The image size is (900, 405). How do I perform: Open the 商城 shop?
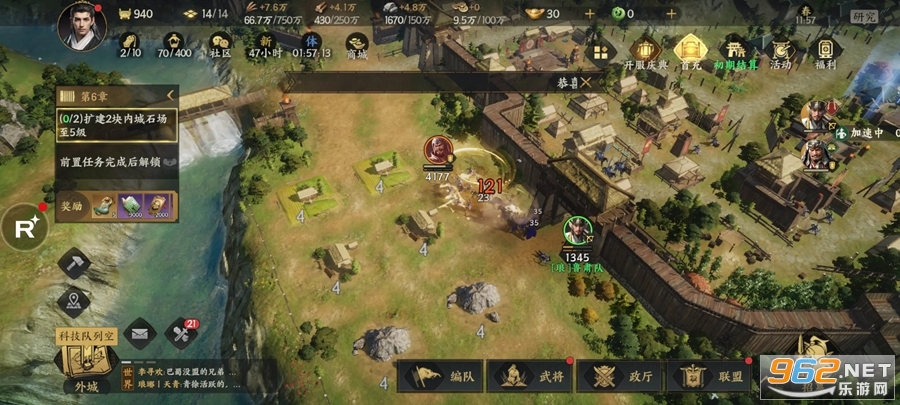coord(356,44)
